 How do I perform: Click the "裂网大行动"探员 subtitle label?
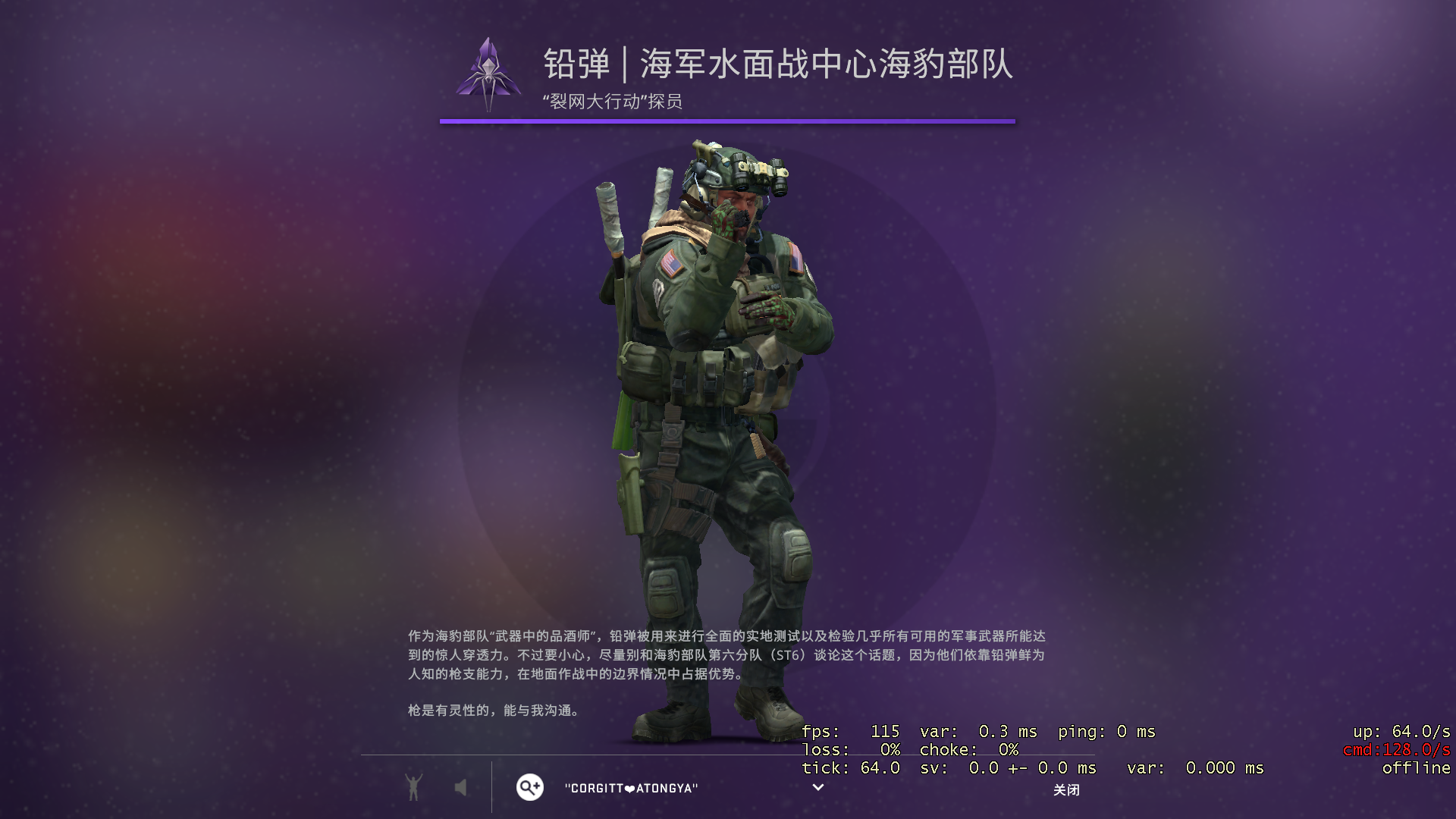pyautogui.click(x=614, y=100)
